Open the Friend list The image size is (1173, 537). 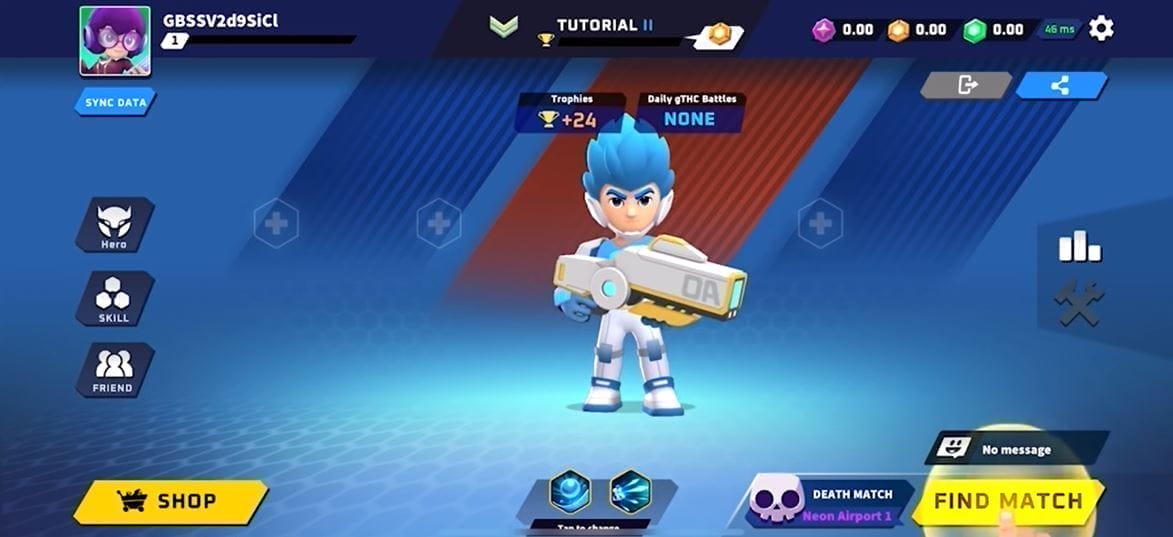click(x=114, y=370)
